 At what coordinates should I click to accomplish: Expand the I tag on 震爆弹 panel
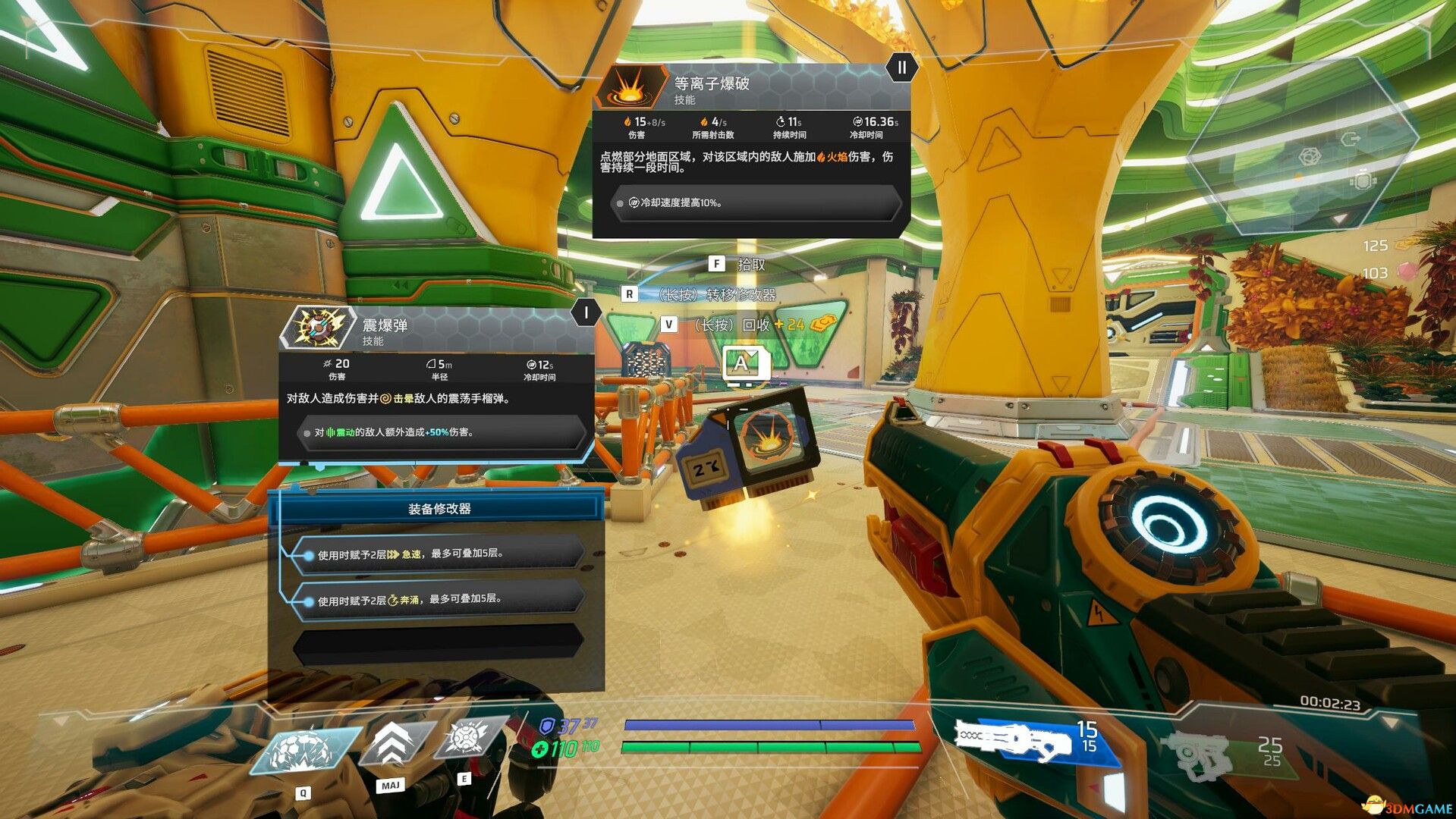(x=586, y=312)
